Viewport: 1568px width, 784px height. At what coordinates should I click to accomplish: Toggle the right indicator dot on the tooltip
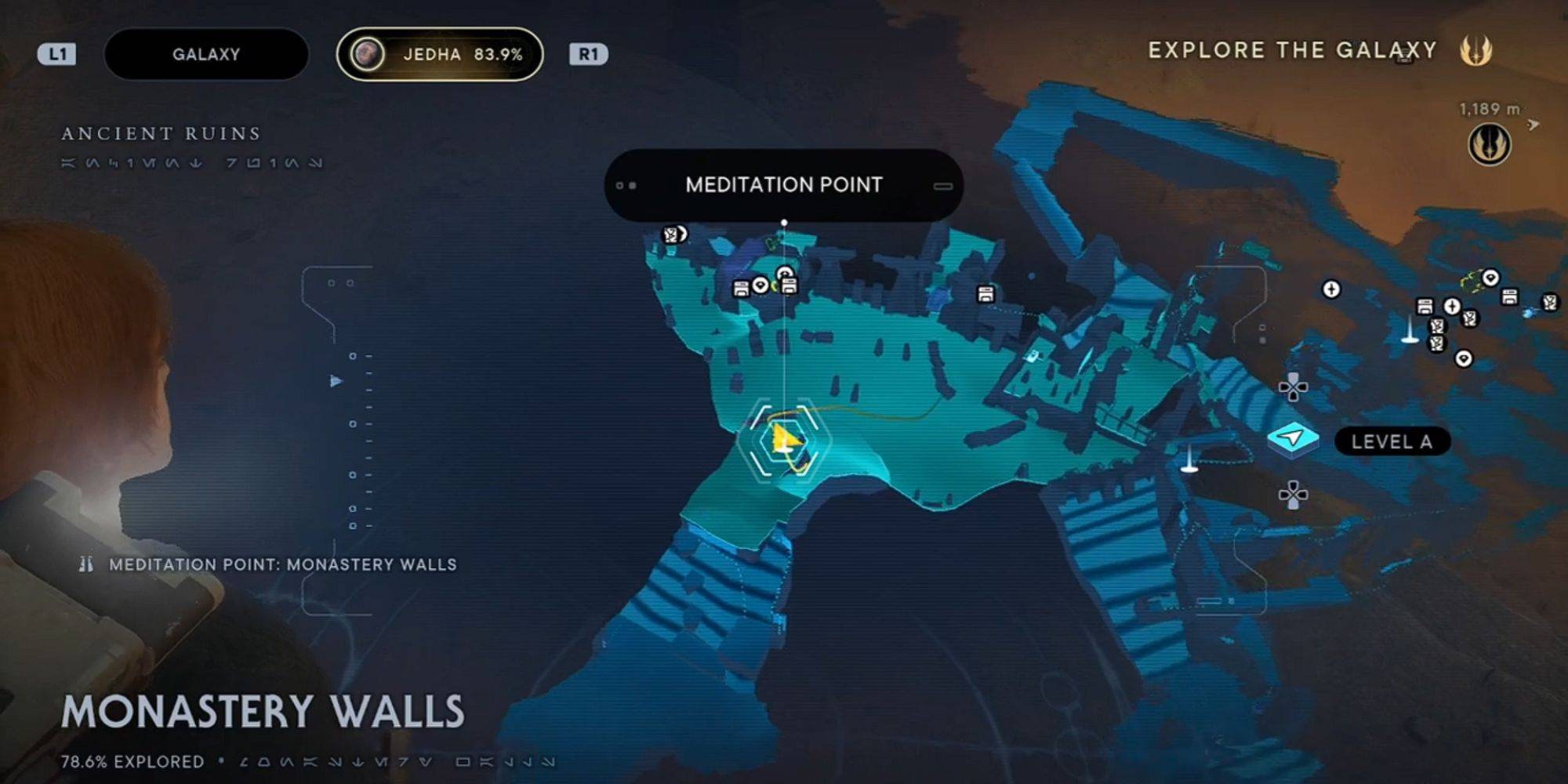point(632,184)
